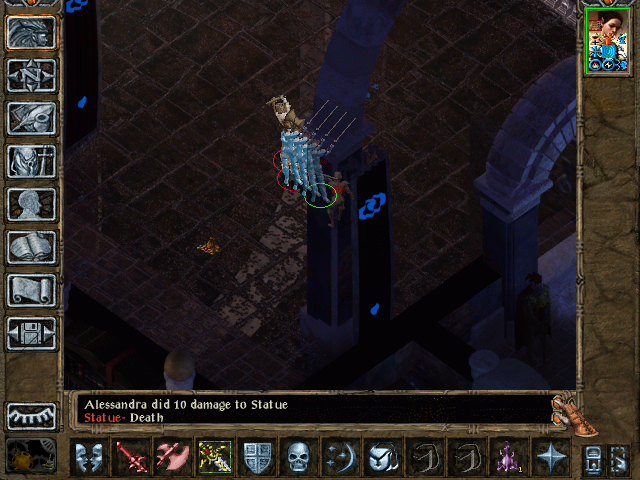Viewport: 640px width, 480px height.
Task: Open the options menu with the floppy disk
Action: point(31,333)
